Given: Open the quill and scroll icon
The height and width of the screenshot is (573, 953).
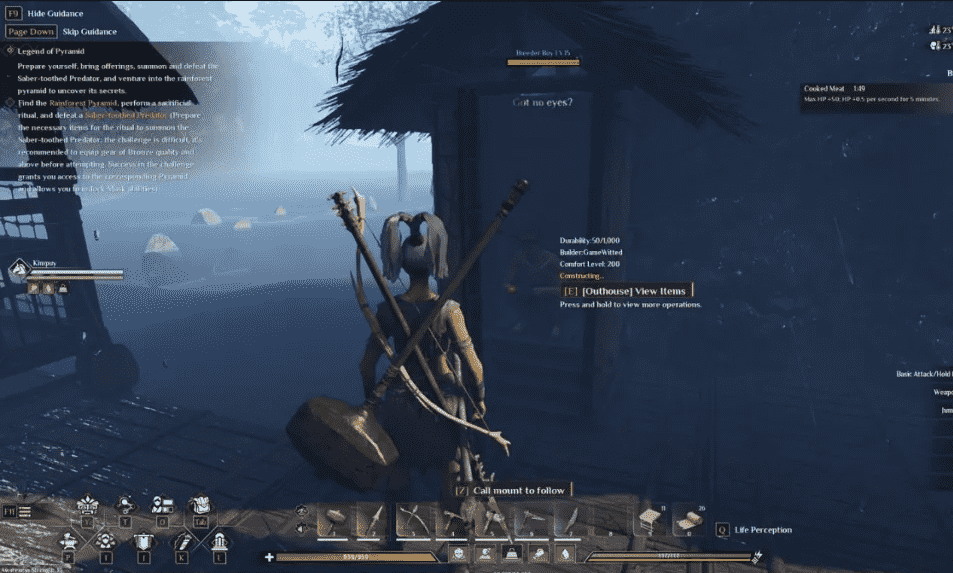Looking at the screenshot, I should 183,541.
